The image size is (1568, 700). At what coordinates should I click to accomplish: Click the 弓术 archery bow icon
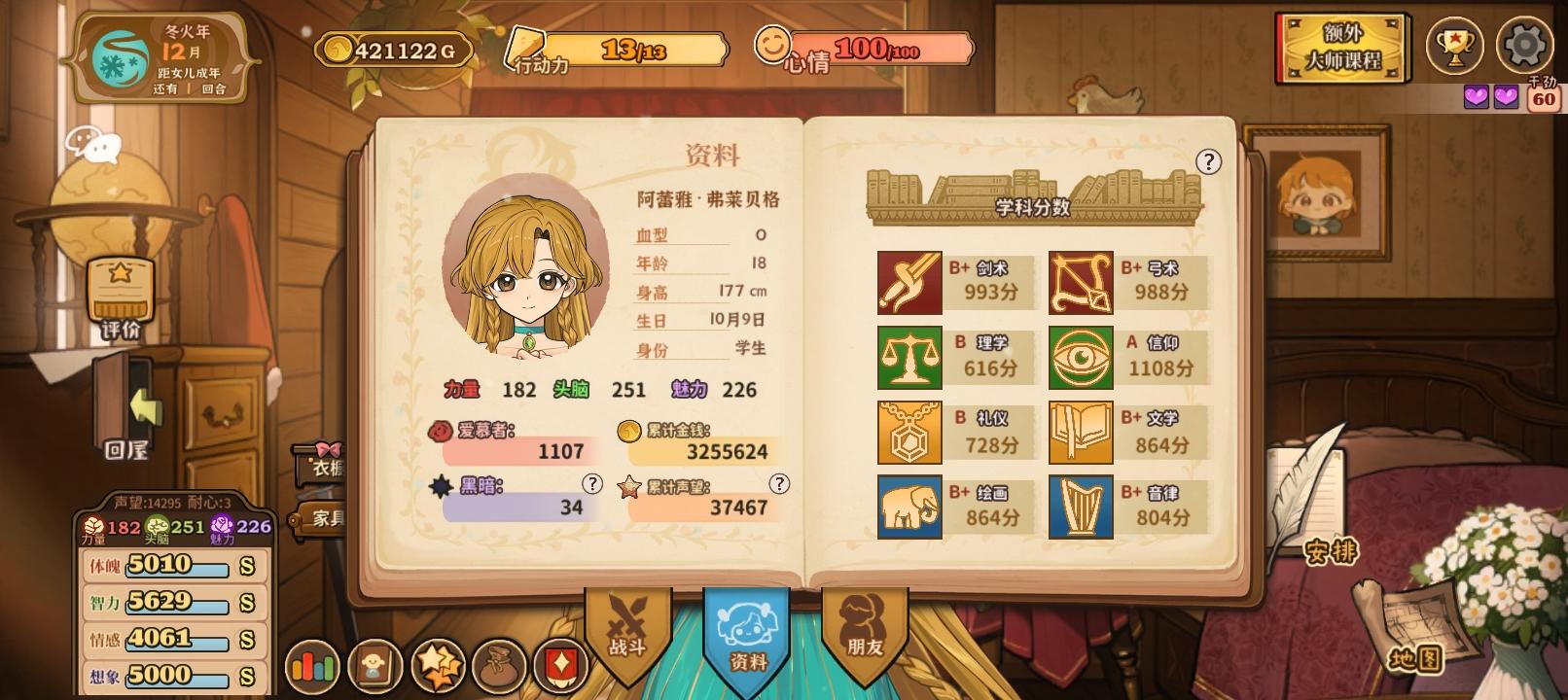[1081, 281]
